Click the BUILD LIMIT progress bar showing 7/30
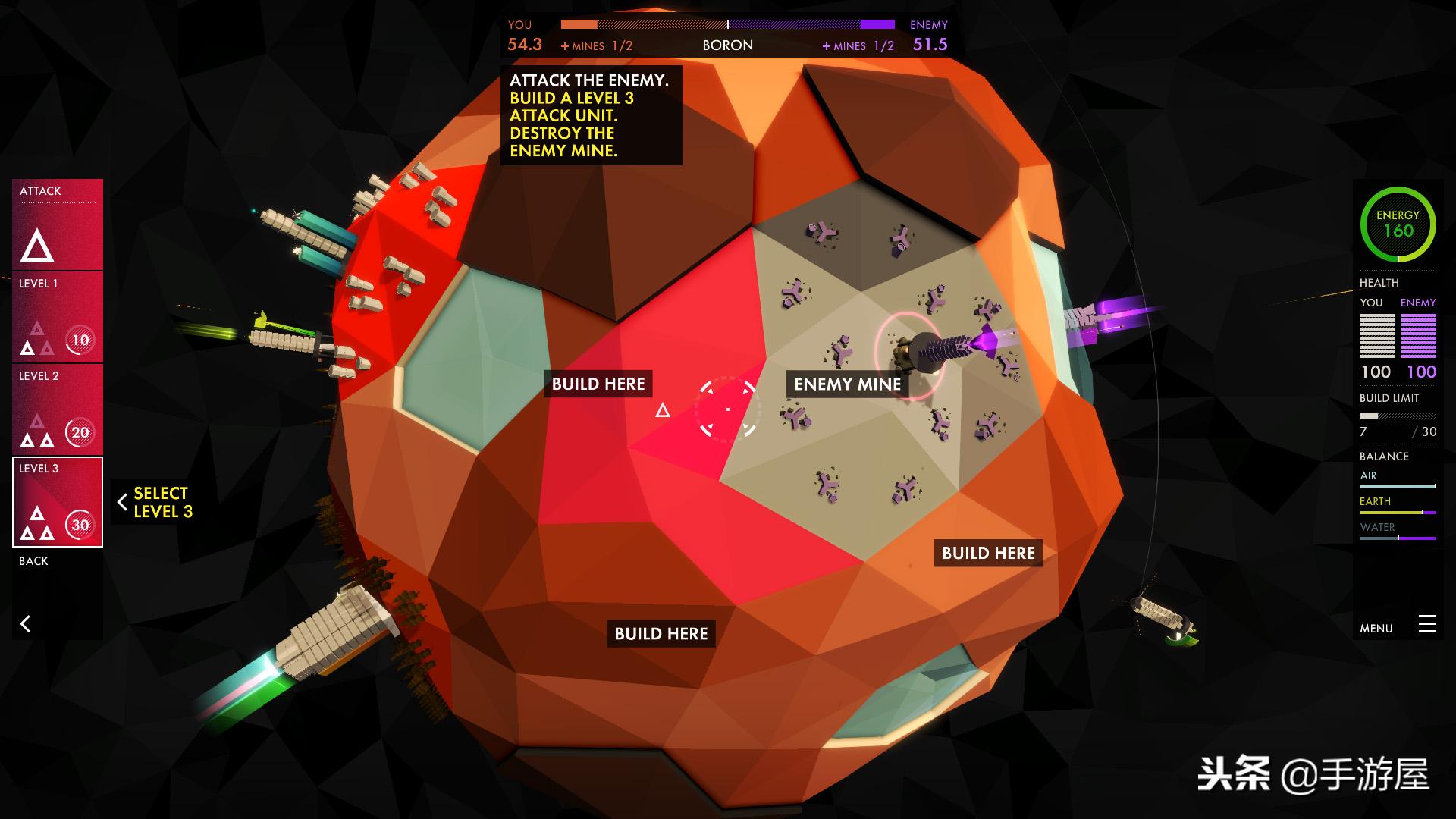The image size is (1456, 819). click(x=1398, y=416)
